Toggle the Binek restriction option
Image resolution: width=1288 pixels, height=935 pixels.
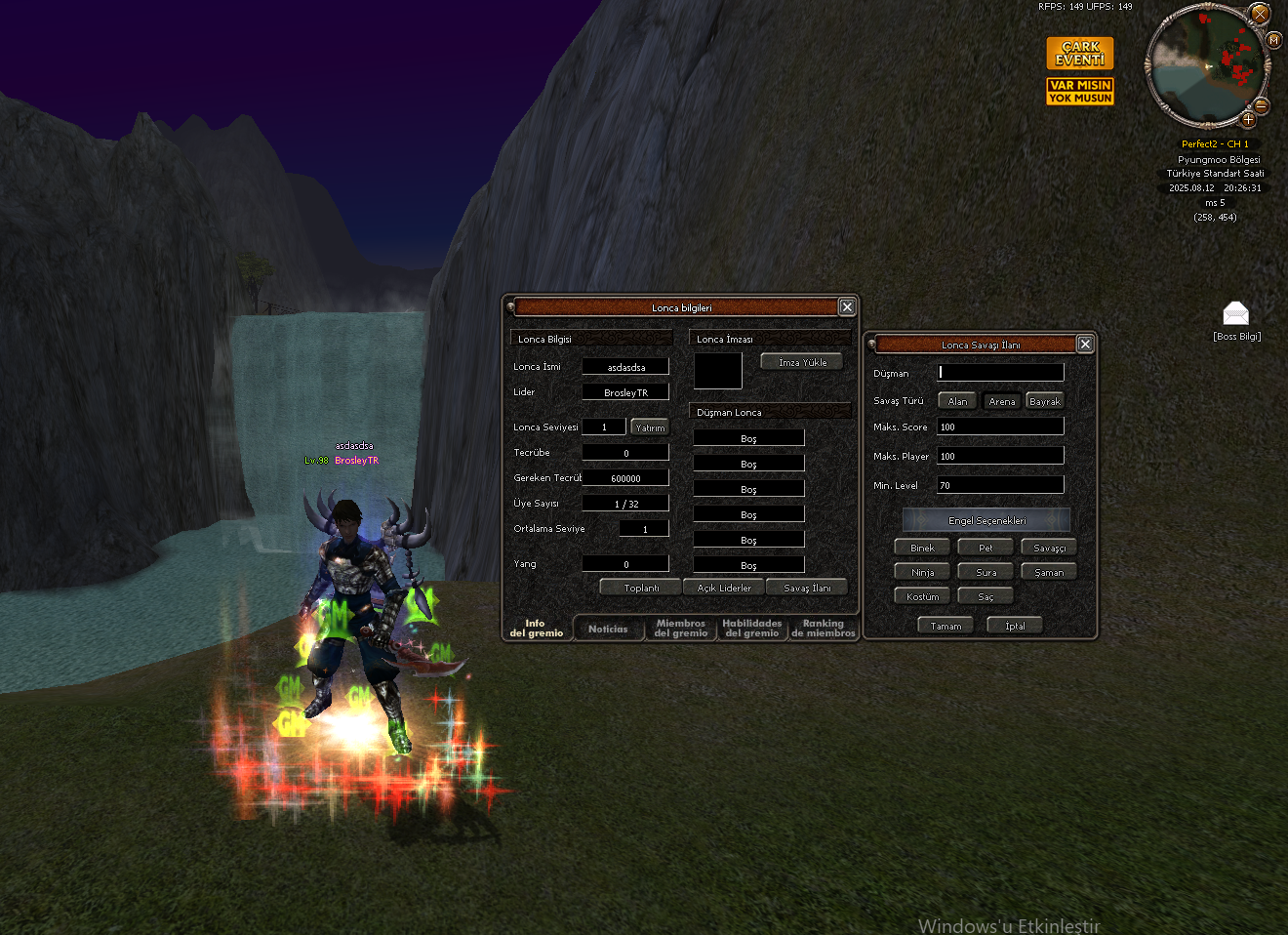922,548
